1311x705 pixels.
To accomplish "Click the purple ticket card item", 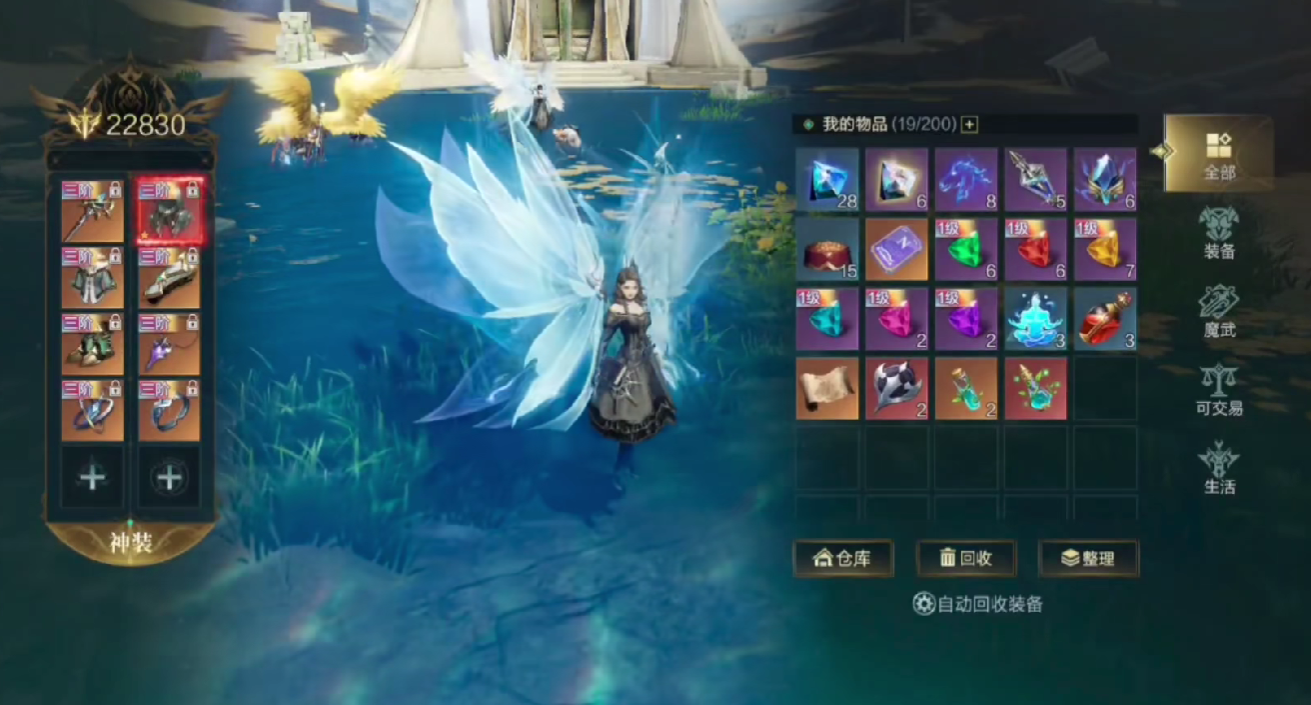I will 896,249.
